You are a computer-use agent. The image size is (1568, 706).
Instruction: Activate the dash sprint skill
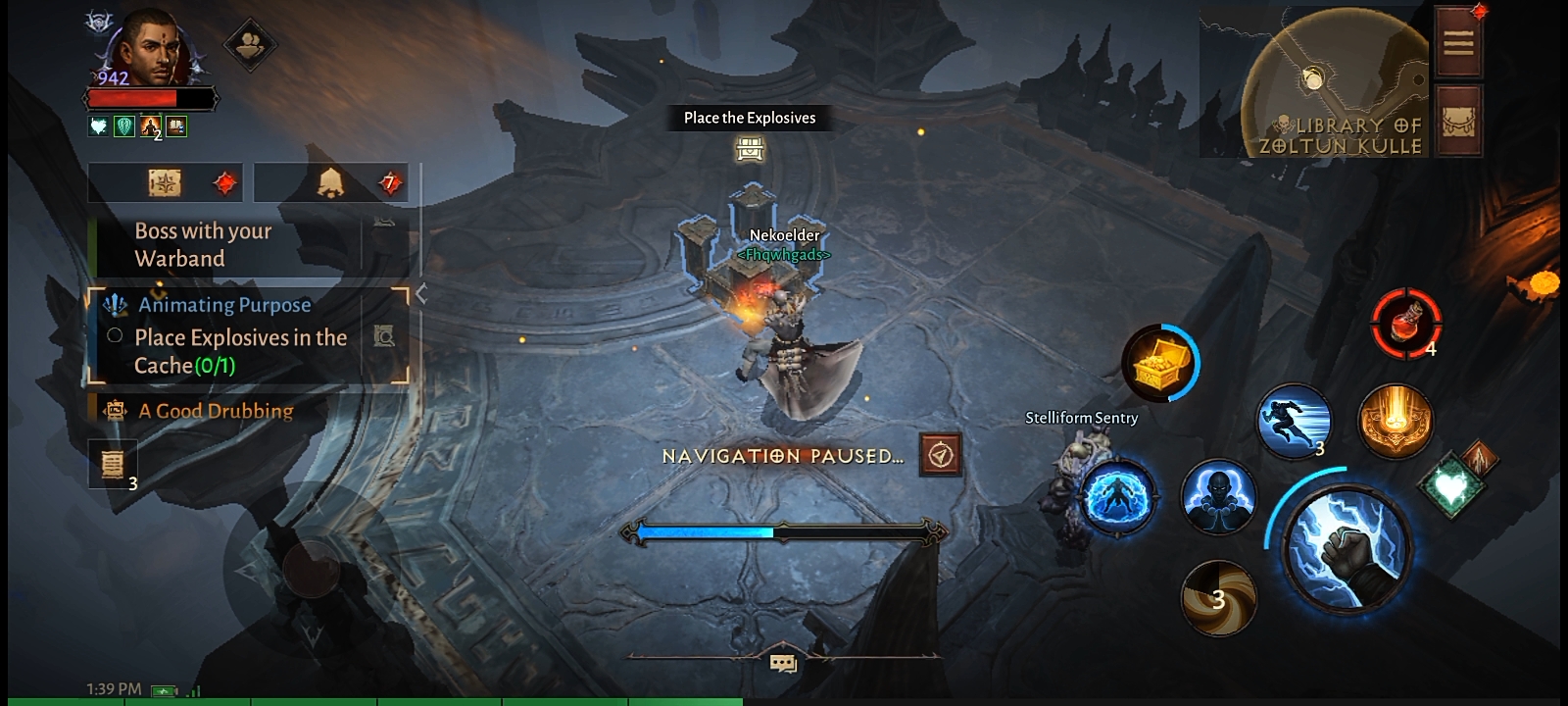tap(1294, 421)
